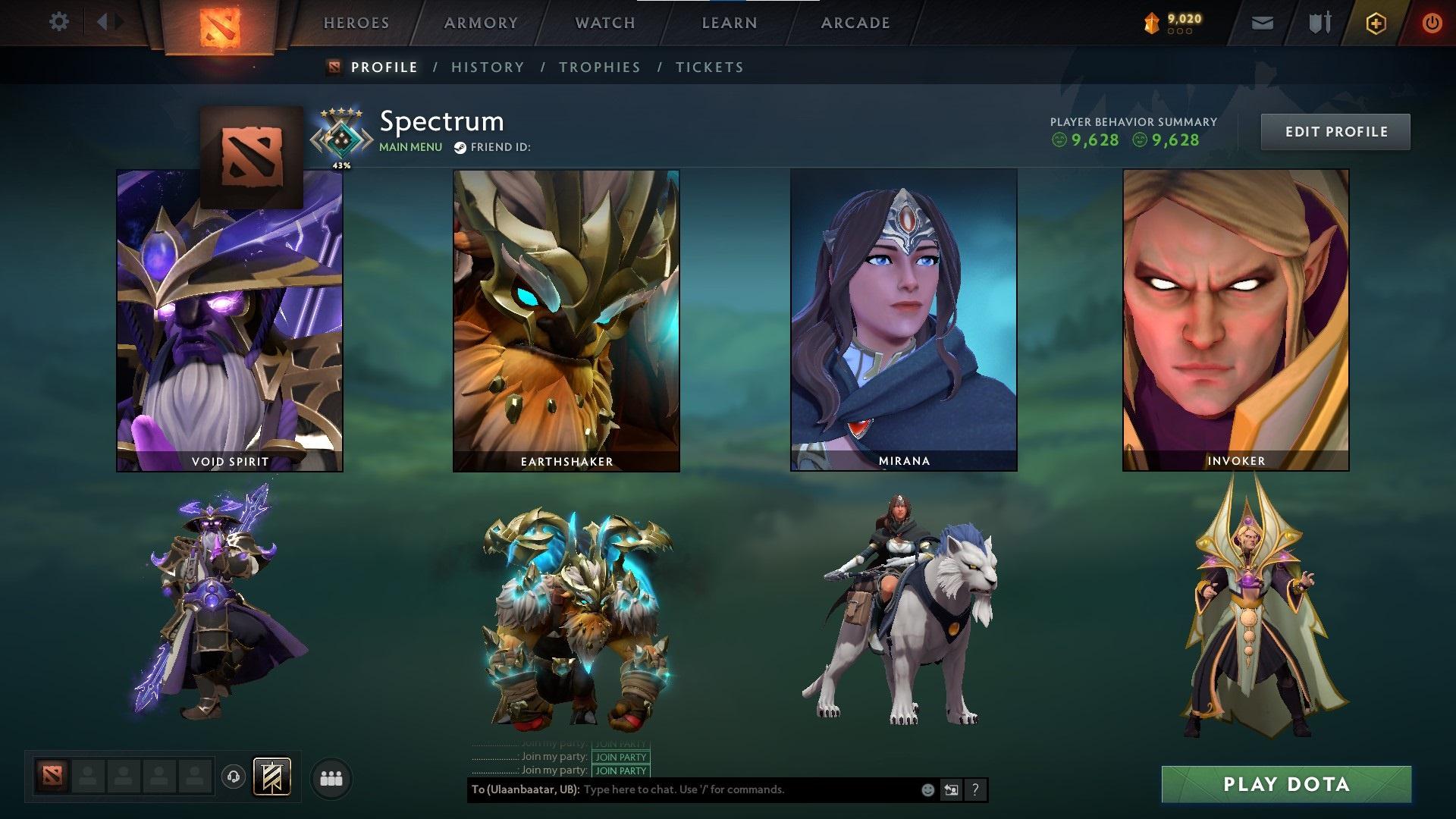The image size is (1456, 819).
Task: Click the red power exit icon
Action: [x=1432, y=22]
